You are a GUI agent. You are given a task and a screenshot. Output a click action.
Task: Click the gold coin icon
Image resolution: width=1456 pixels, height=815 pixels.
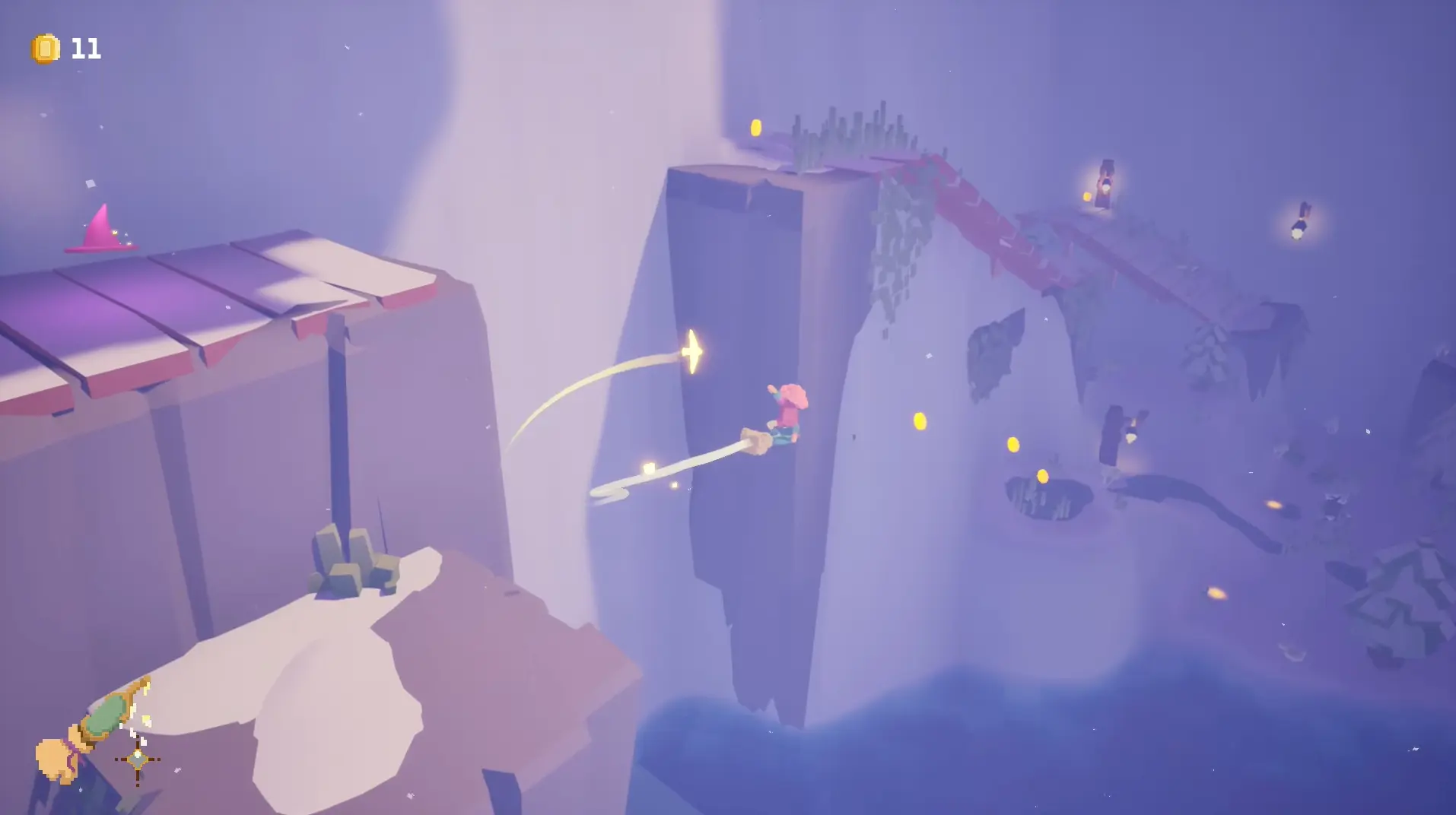(45, 49)
